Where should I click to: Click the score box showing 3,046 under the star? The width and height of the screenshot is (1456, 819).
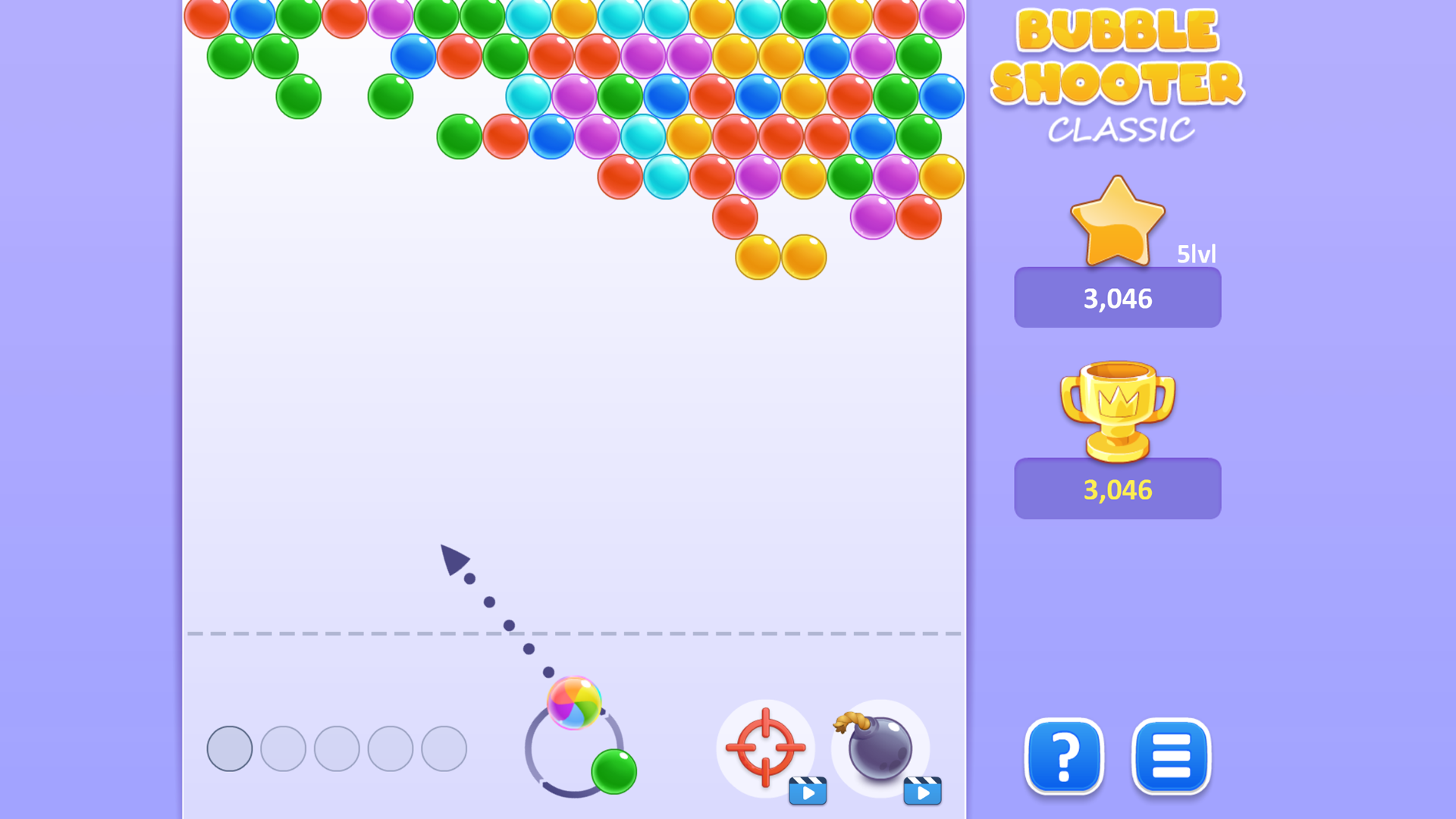(x=1117, y=297)
